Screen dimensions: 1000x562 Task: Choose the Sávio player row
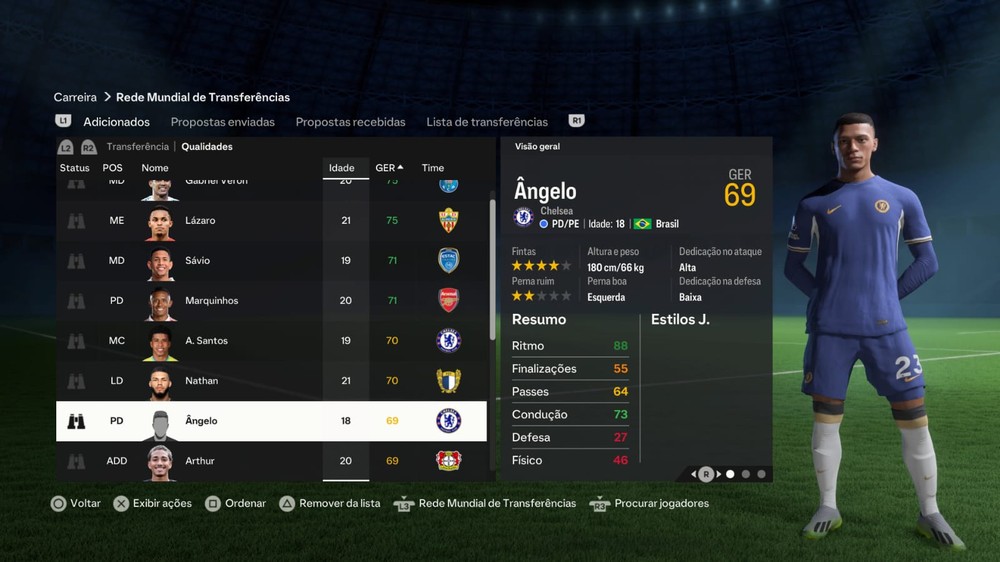click(x=270, y=260)
